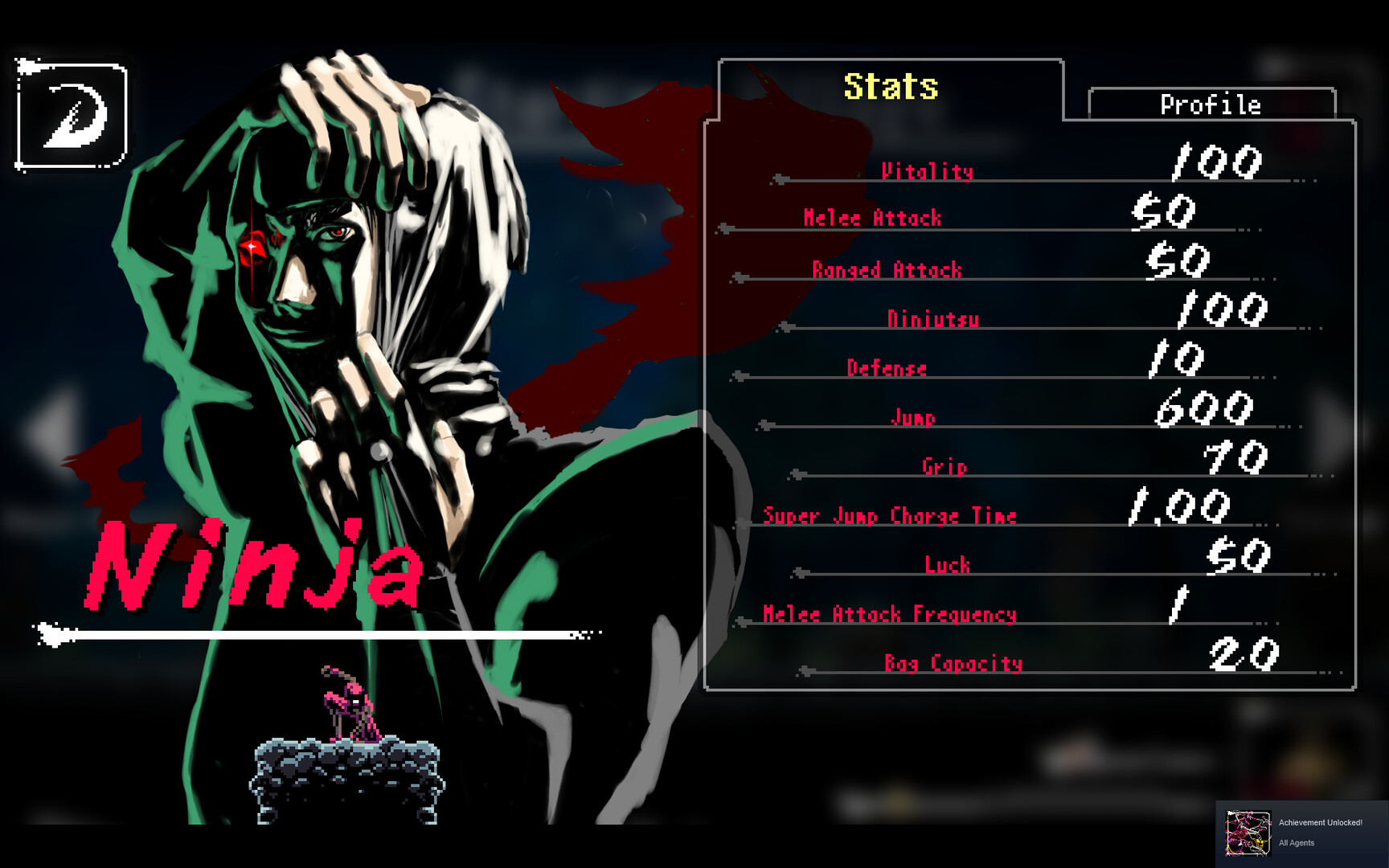Open the Stats tab
Viewport: 1389px width, 868px height.
(x=891, y=86)
